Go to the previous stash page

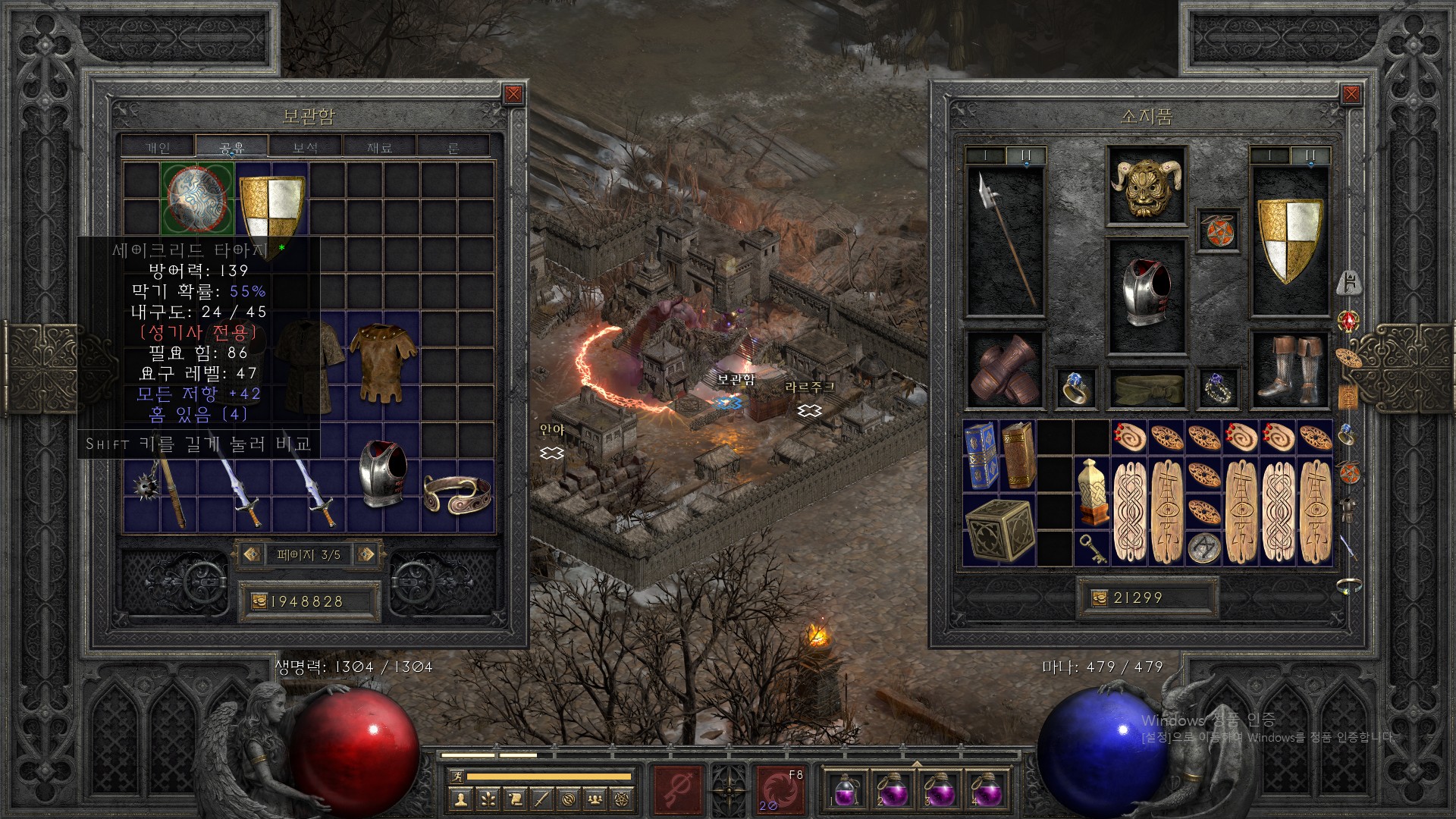[x=253, y=554]
